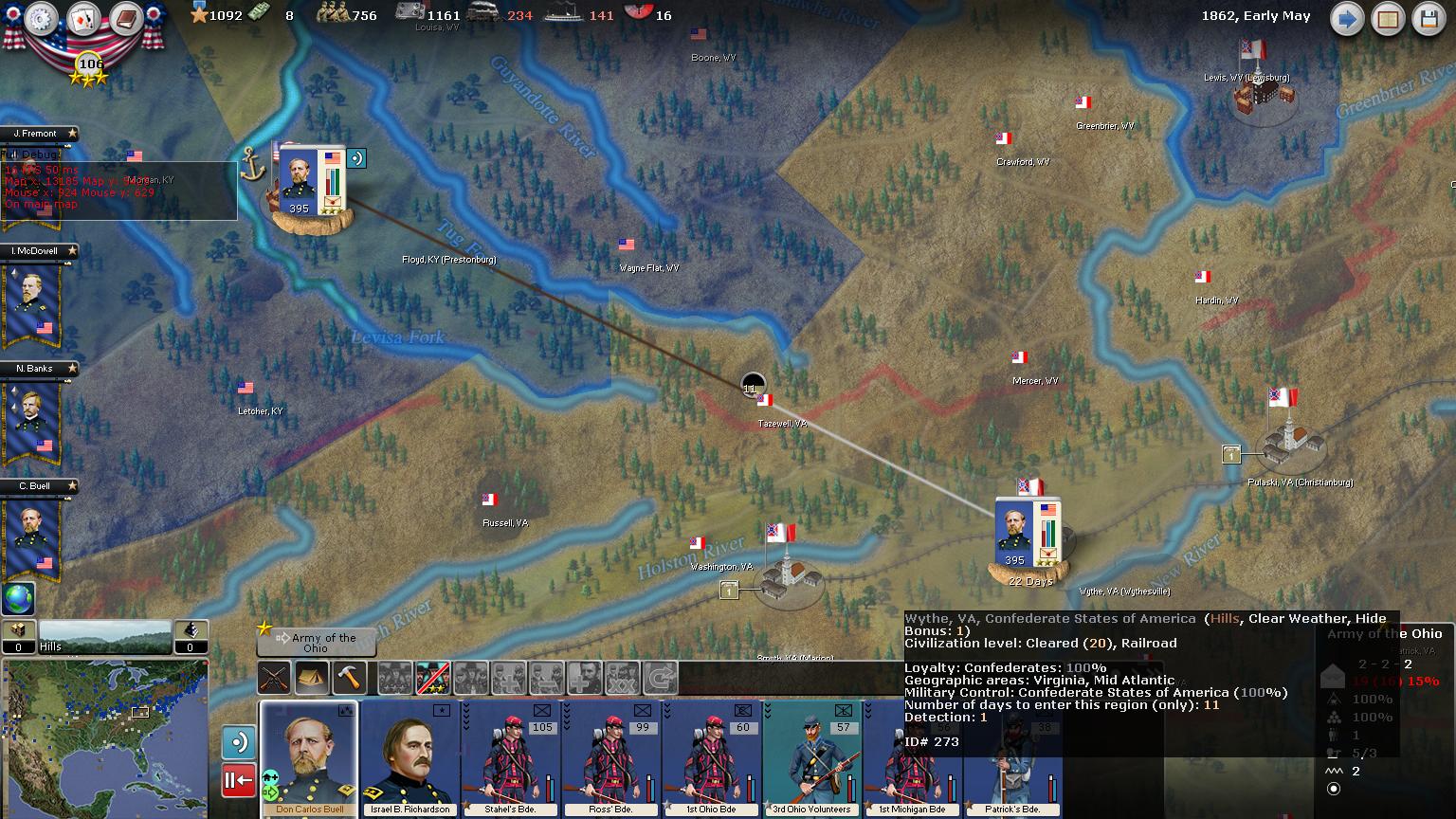The image size is (1456, 819).
Task: Select the C.Buell army tab
Action: coord(38,486)
